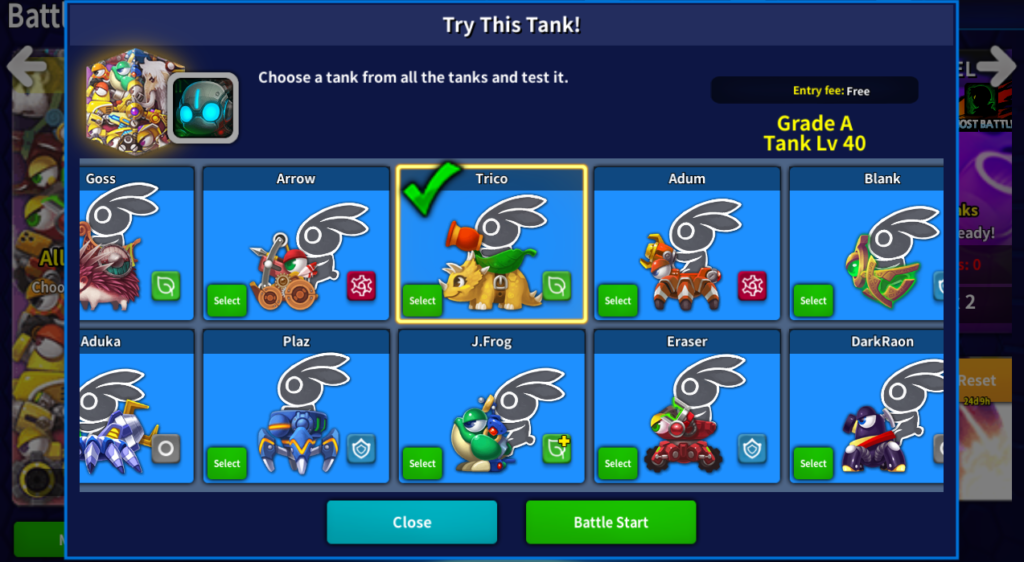The width and height of the screenshot is (1024, 562).
Task: Choose the Eraser tank
Action: (618, 463)
